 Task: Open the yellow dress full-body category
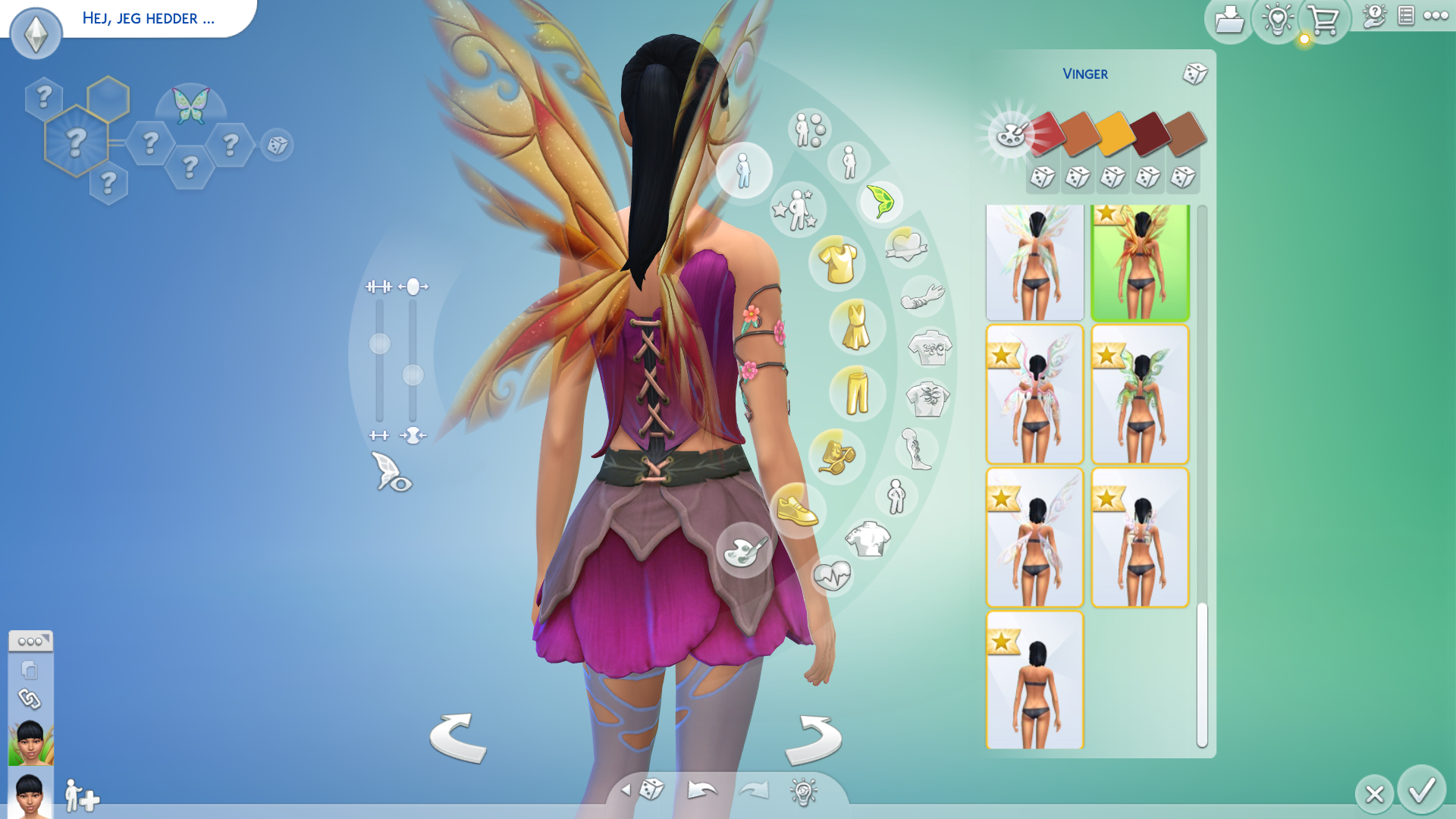point(856,327)
